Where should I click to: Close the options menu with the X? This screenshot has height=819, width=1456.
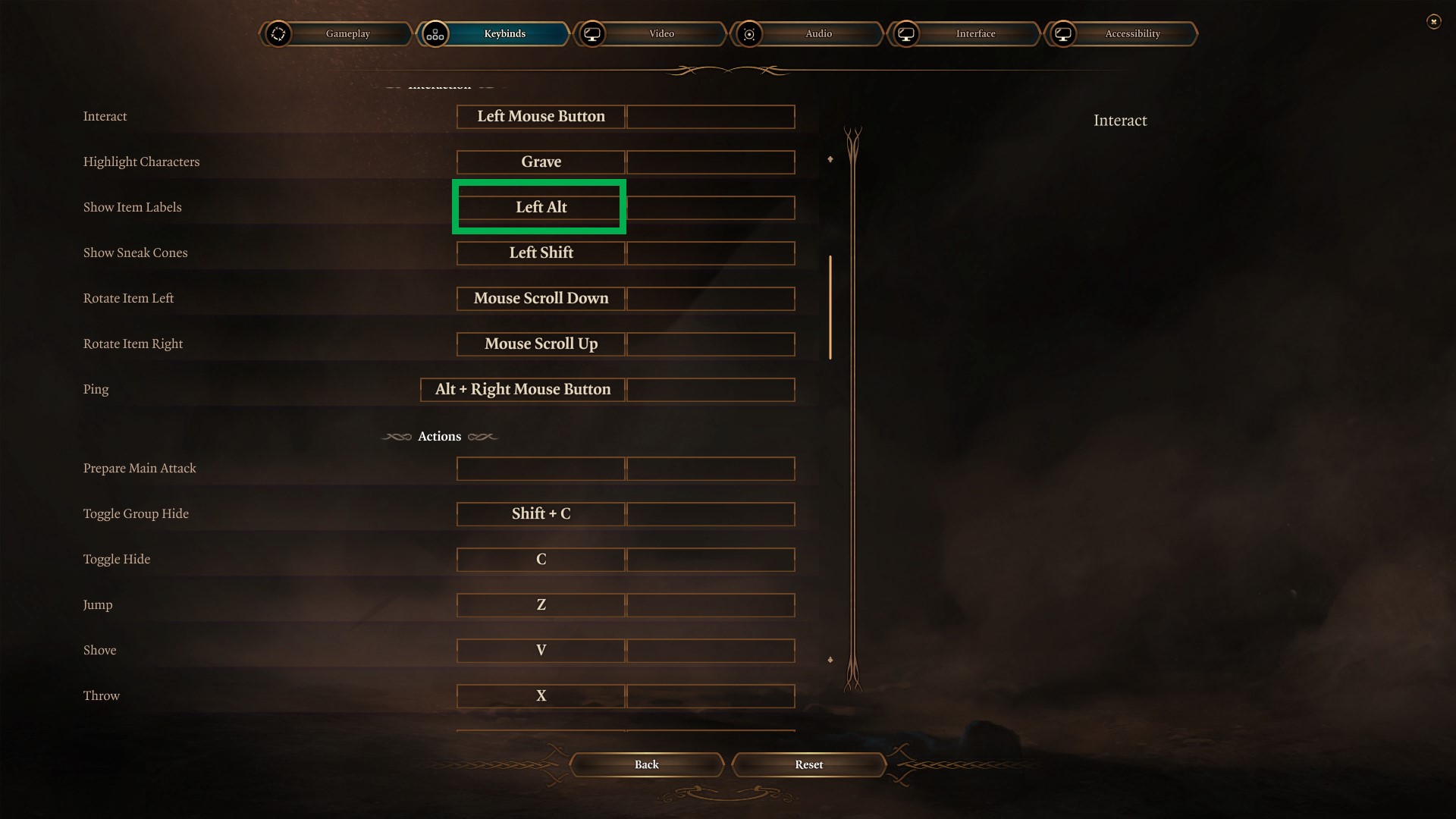pyautogui.click(x=1433, y=22)
